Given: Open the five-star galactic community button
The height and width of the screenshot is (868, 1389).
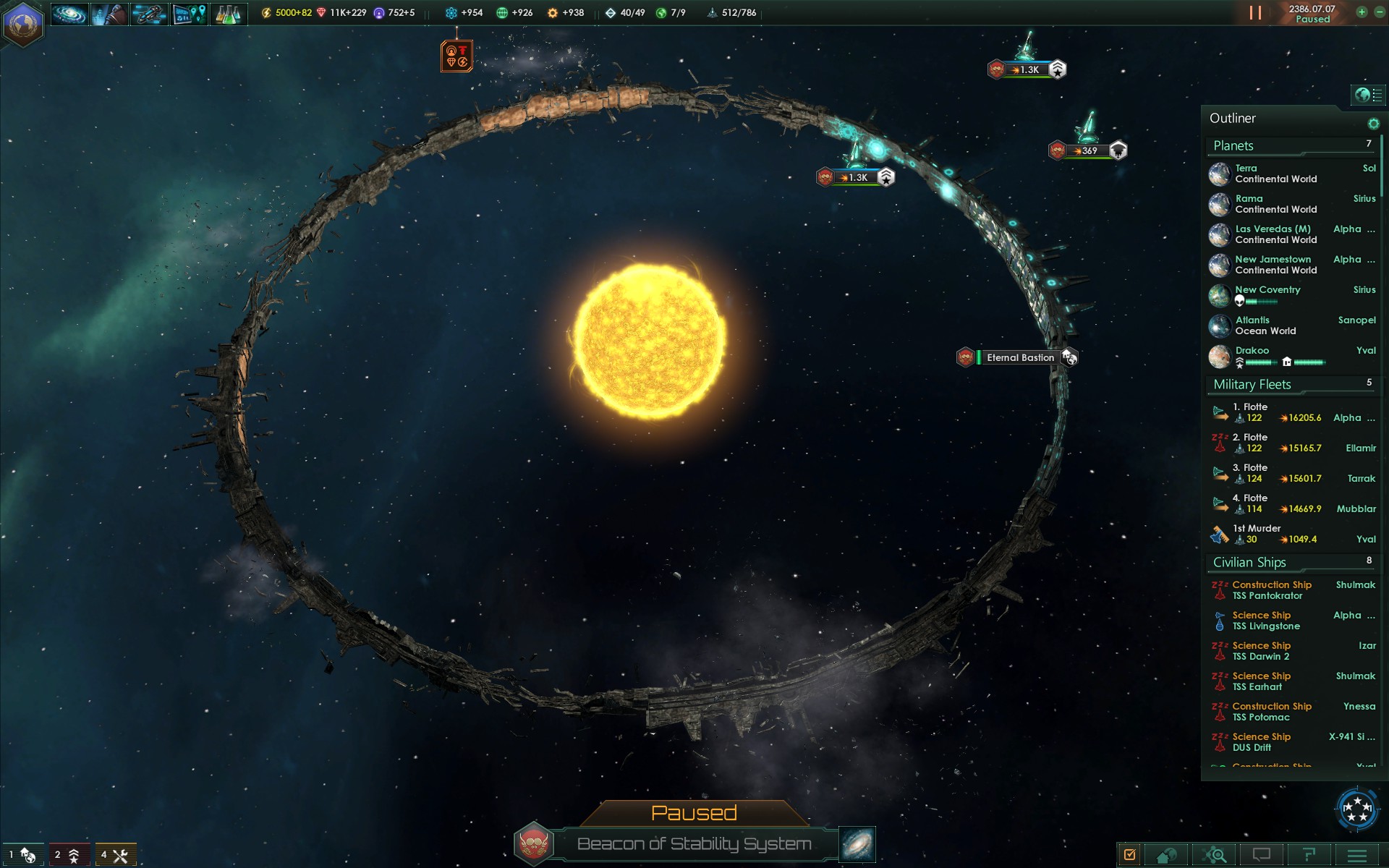Looking at the screenshot, I should click(x=1356, y=808).
